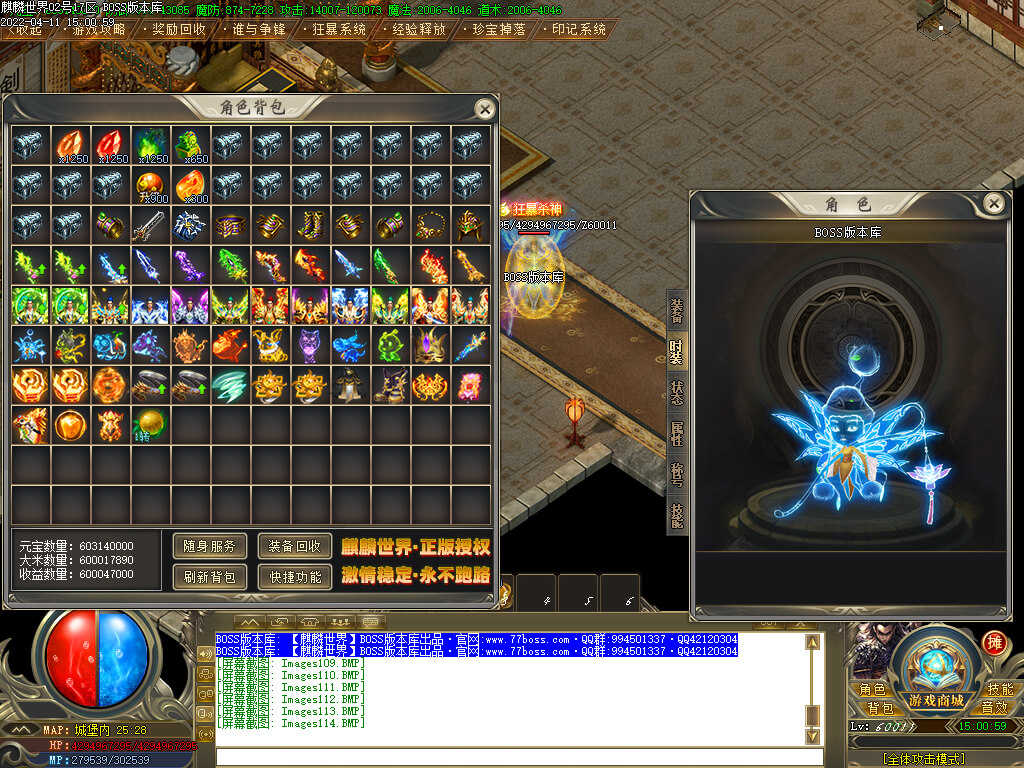Close the 角色背包 inventory window
This screenshot has width=1024, height=768.
[x=485, y=109]
